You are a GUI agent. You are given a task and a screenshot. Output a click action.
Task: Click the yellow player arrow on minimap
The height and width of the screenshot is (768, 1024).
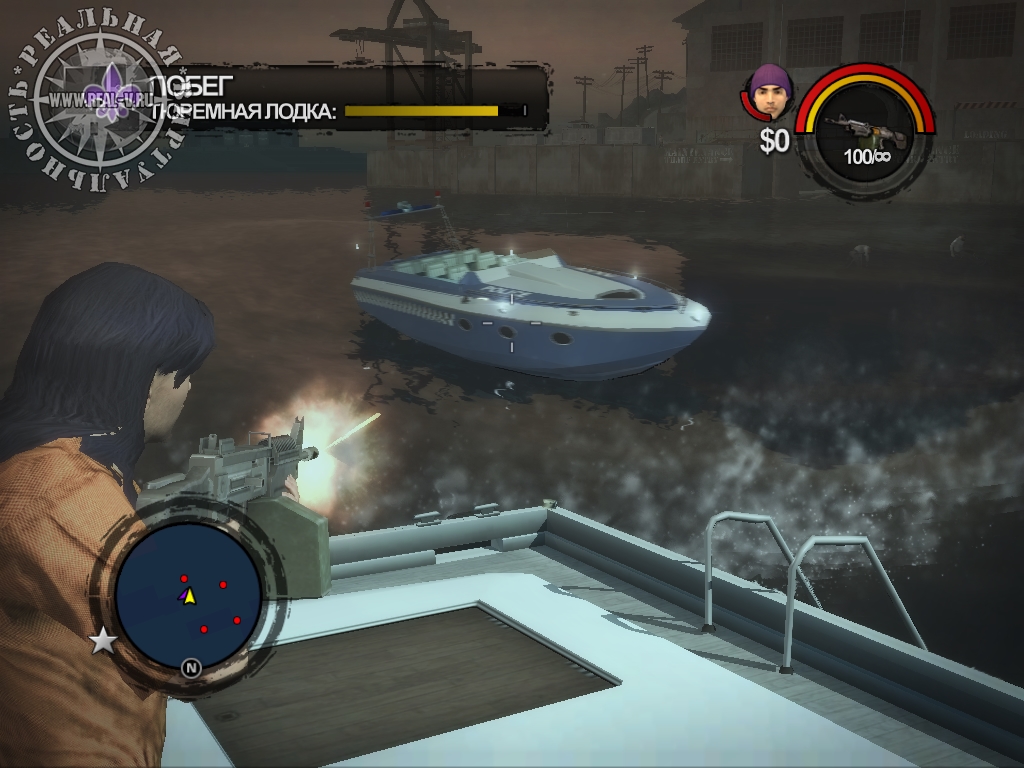[x=189, y=596]
